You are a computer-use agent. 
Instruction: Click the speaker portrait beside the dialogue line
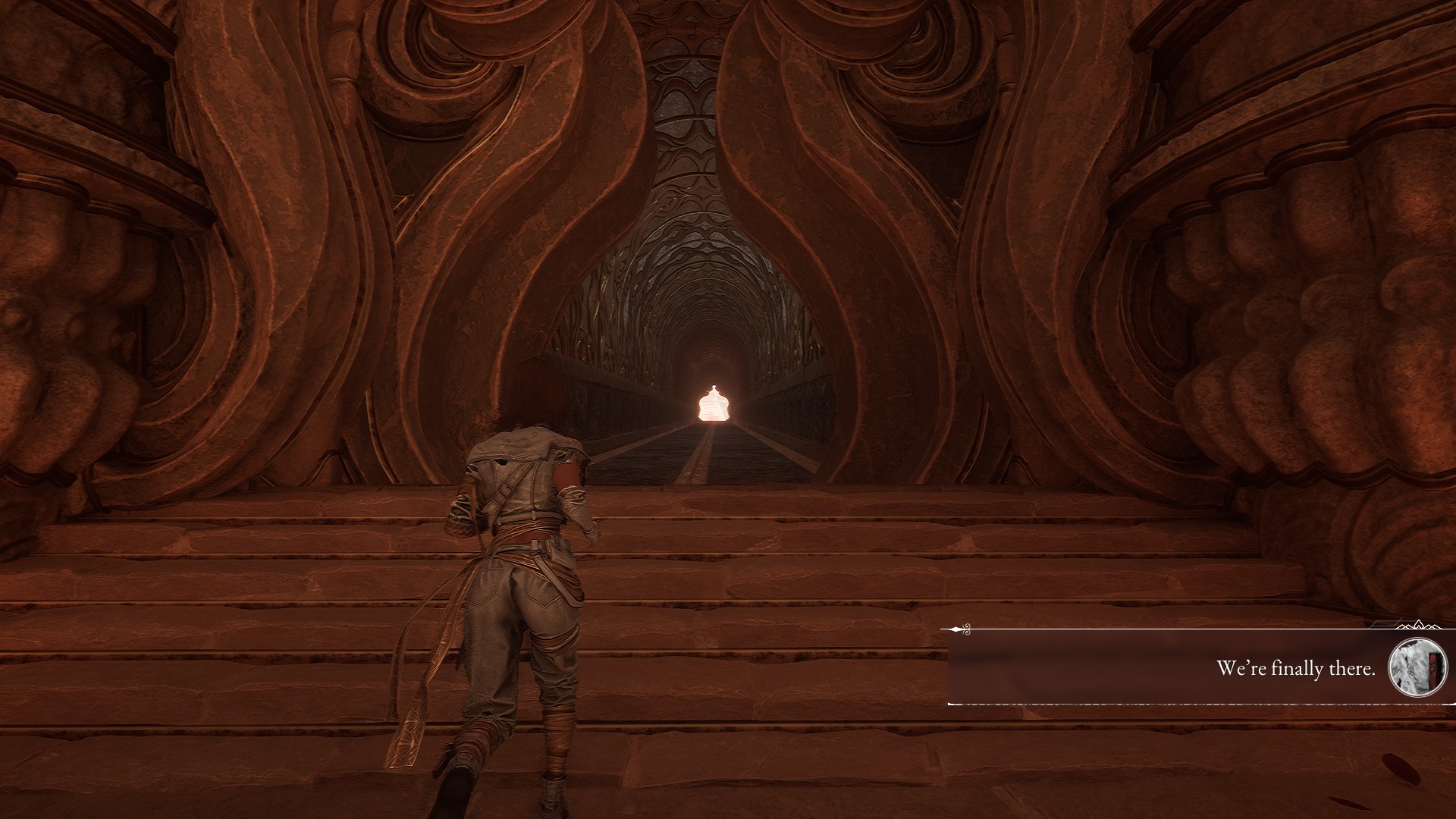[1417, 667]
